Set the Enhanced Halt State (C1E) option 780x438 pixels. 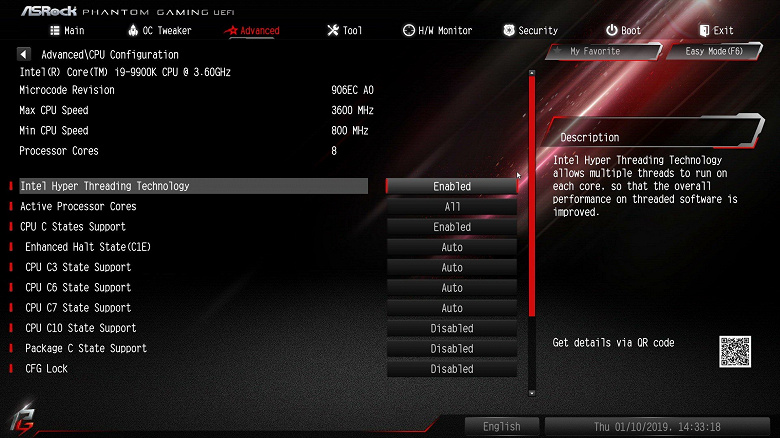(452, 247)
